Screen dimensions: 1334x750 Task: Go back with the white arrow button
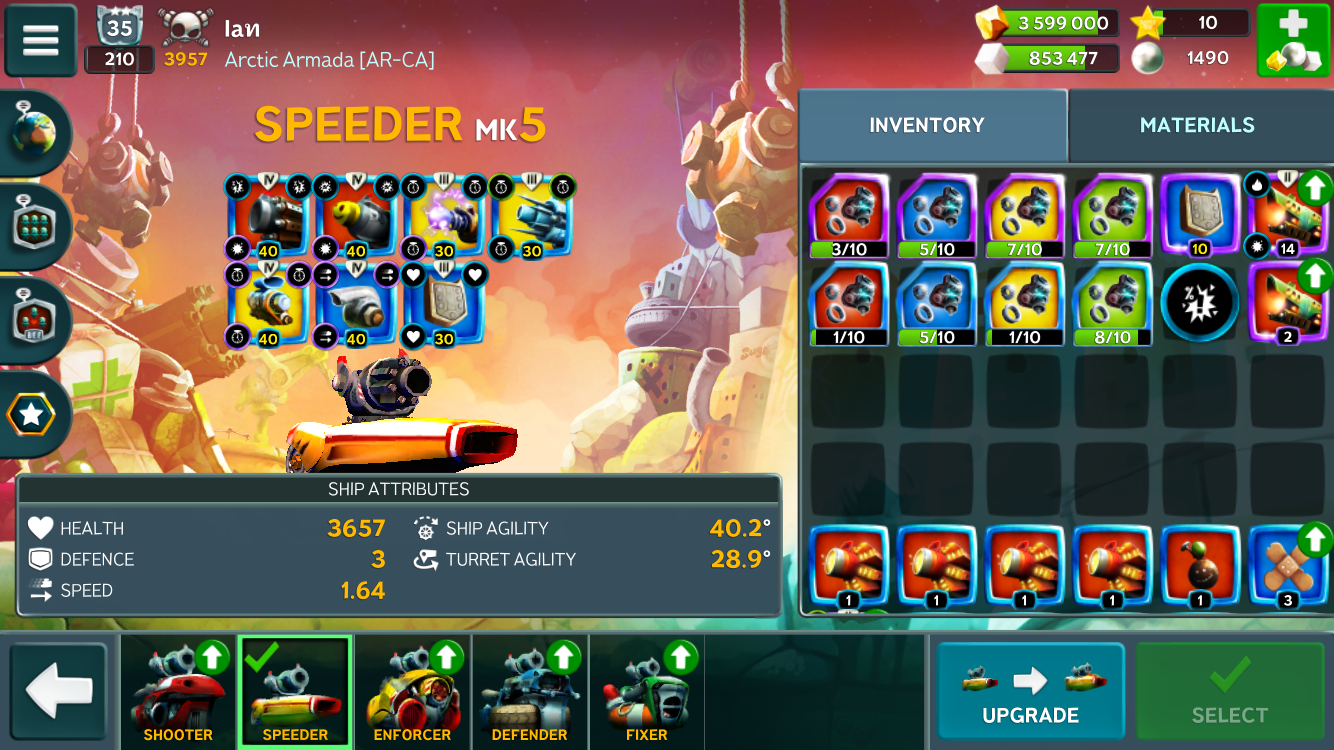coord(59,691)
